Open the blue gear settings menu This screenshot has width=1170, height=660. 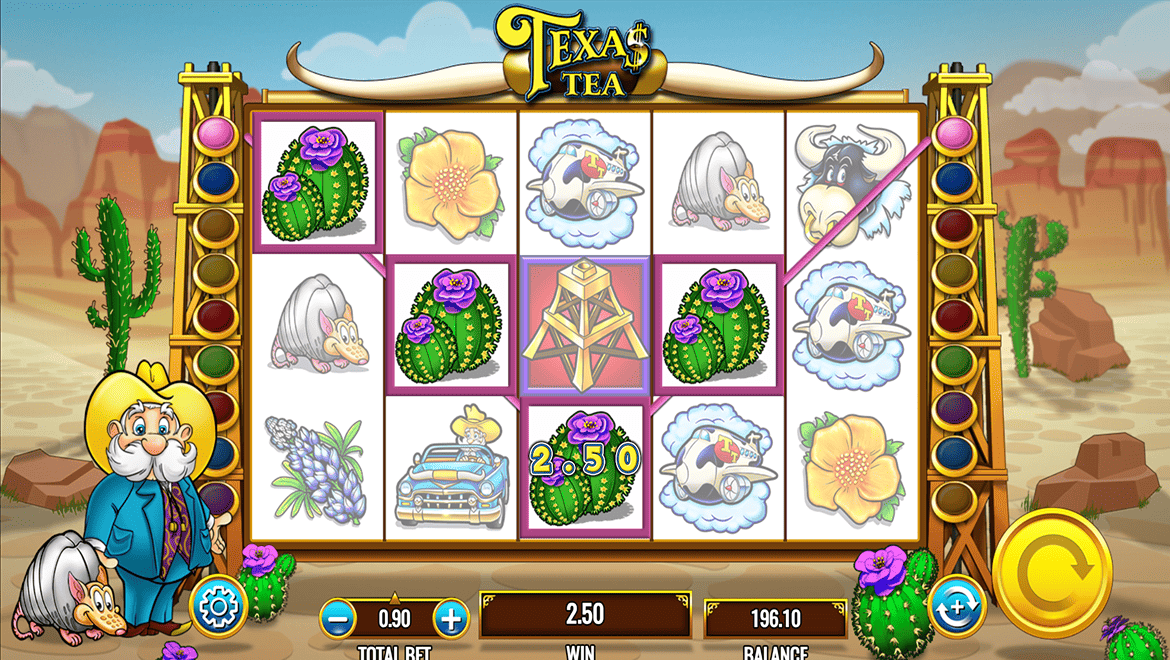click(x=218, y=606)
